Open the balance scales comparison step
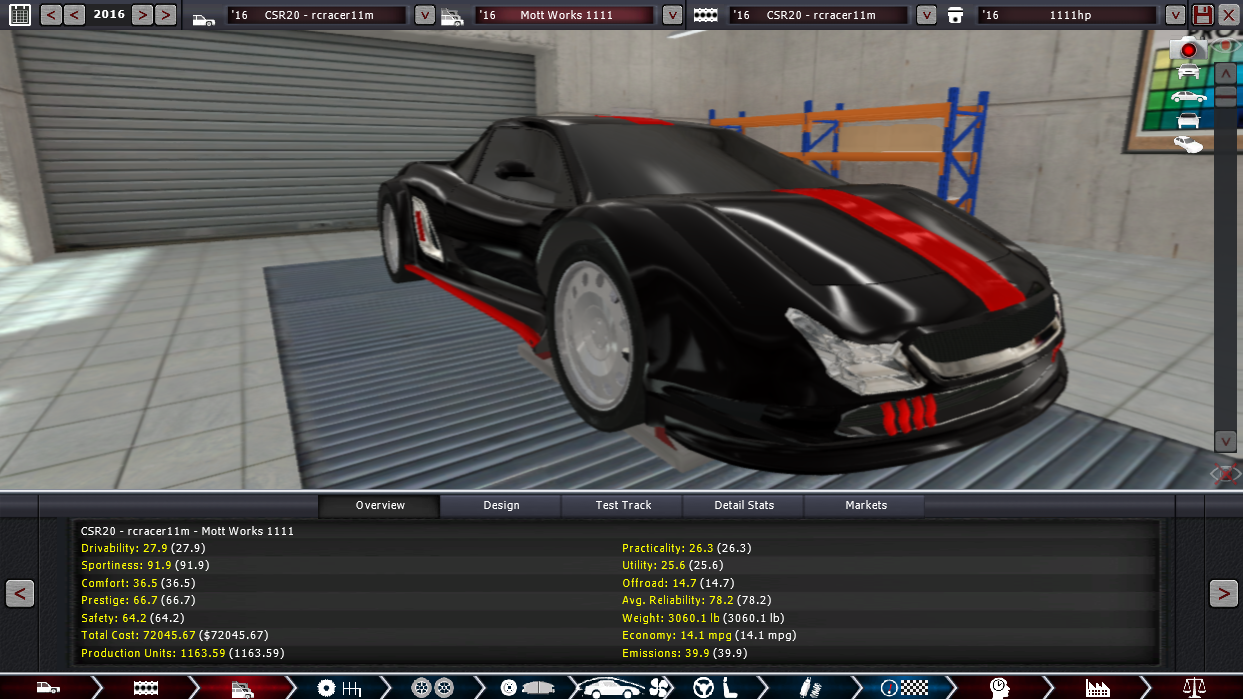This screenshot has width=1243, height=699. coord(1194,688)
